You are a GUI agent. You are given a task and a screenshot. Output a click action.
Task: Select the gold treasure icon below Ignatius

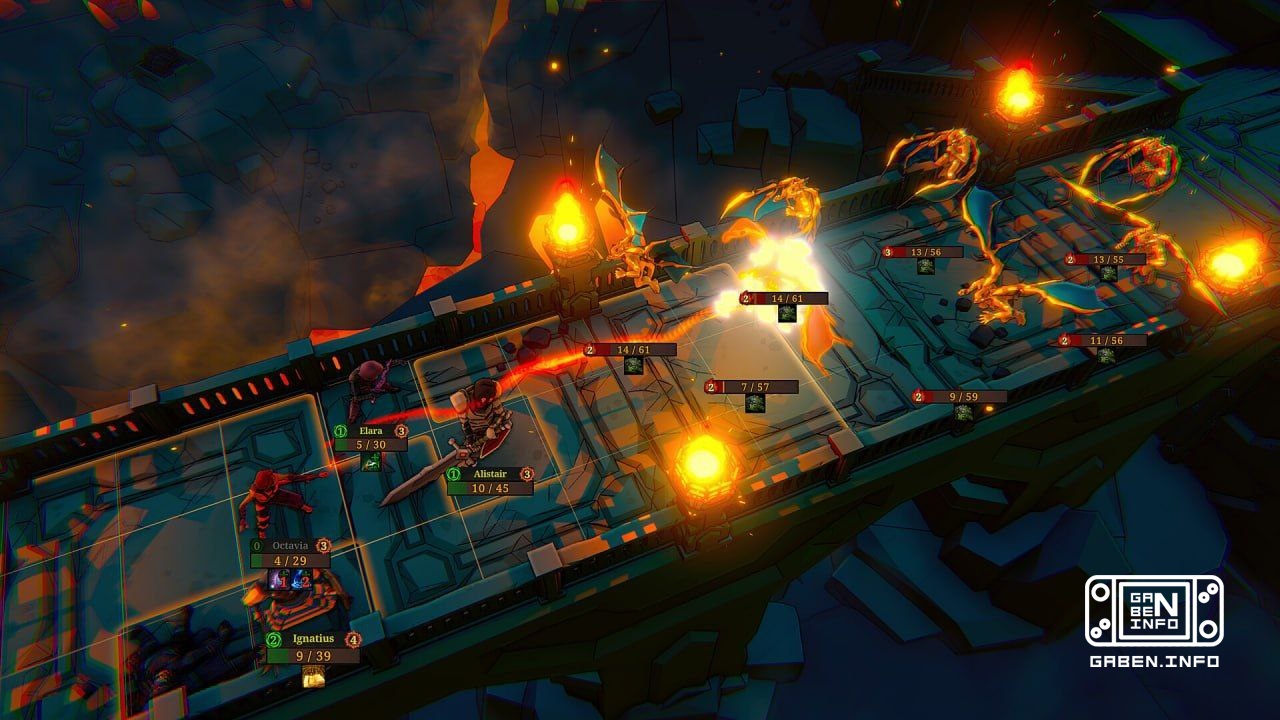point(314,675)
